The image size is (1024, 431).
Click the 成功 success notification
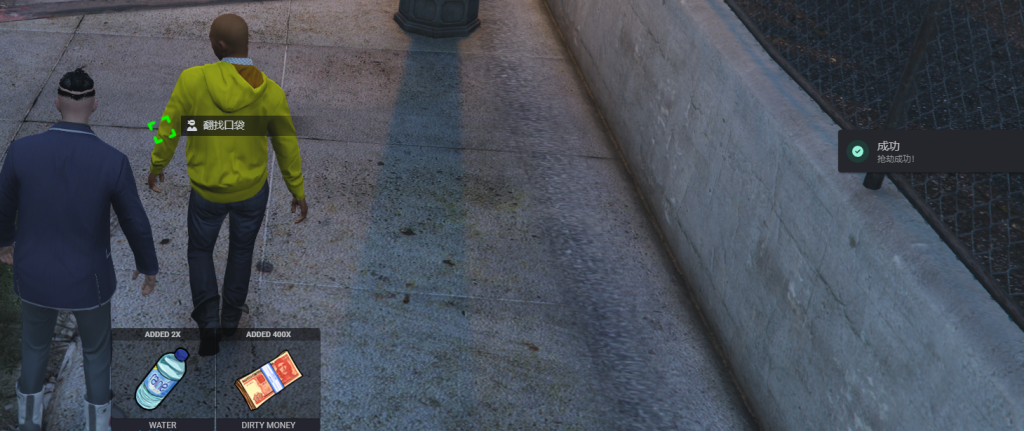click(x=930, y=151)
